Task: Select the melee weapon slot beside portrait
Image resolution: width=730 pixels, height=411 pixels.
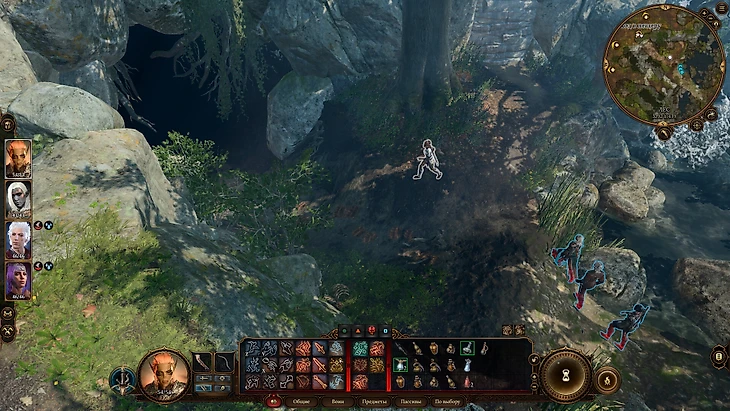Action: [x=203, y=362]
